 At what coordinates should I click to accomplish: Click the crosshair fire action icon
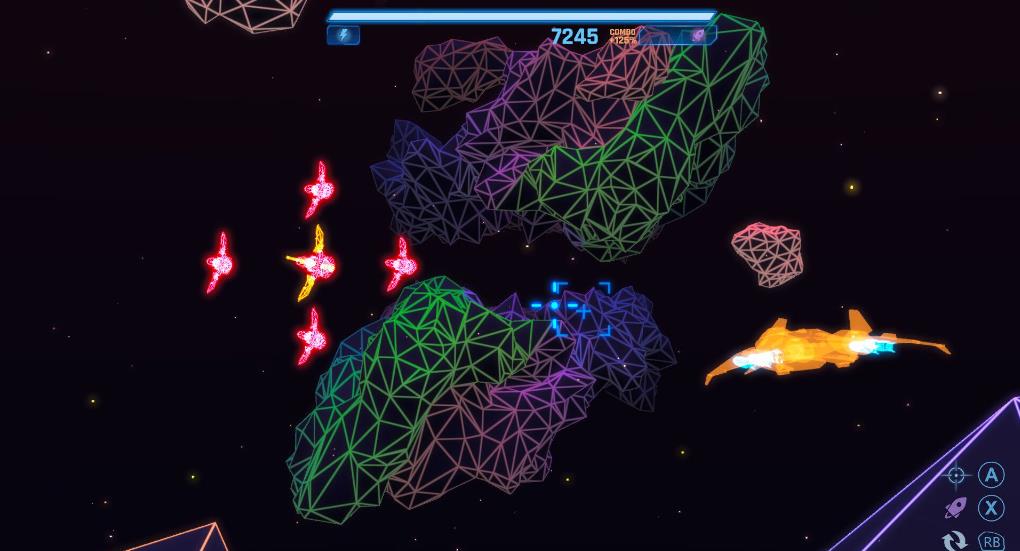[957, 476]
